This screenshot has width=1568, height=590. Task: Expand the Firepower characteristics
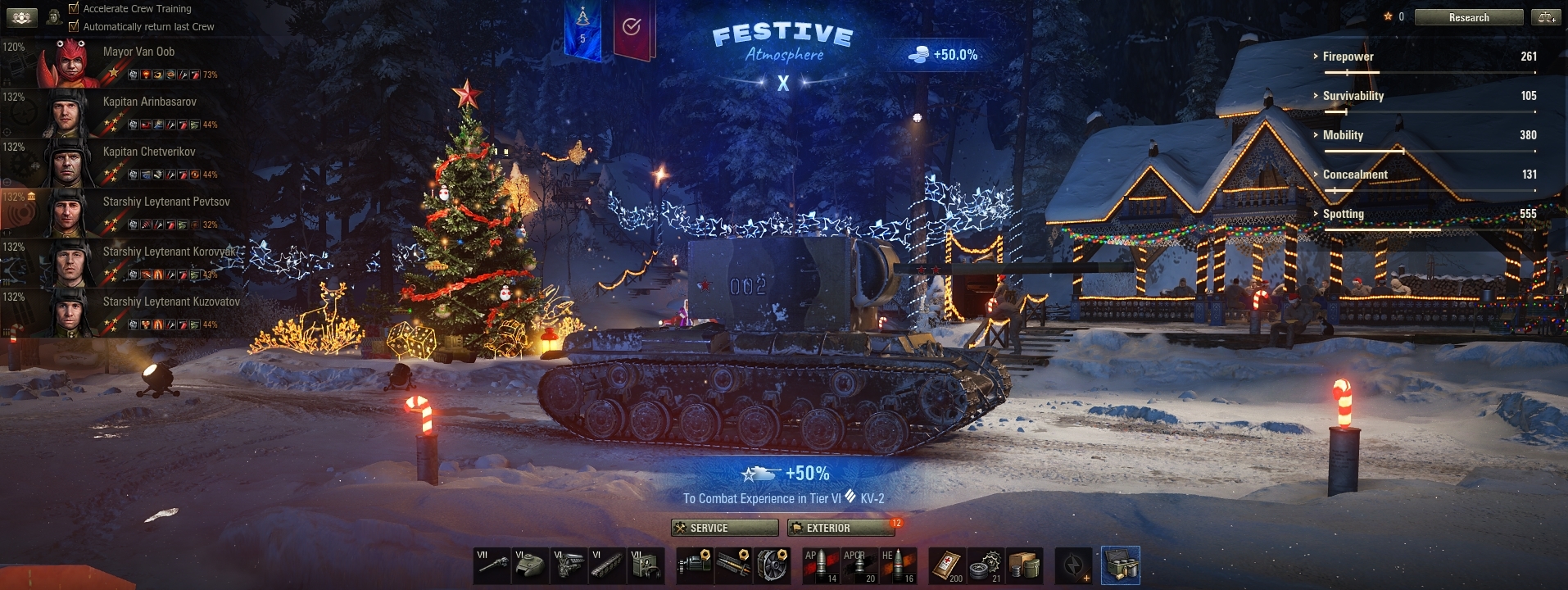(x=1348, y=57)
